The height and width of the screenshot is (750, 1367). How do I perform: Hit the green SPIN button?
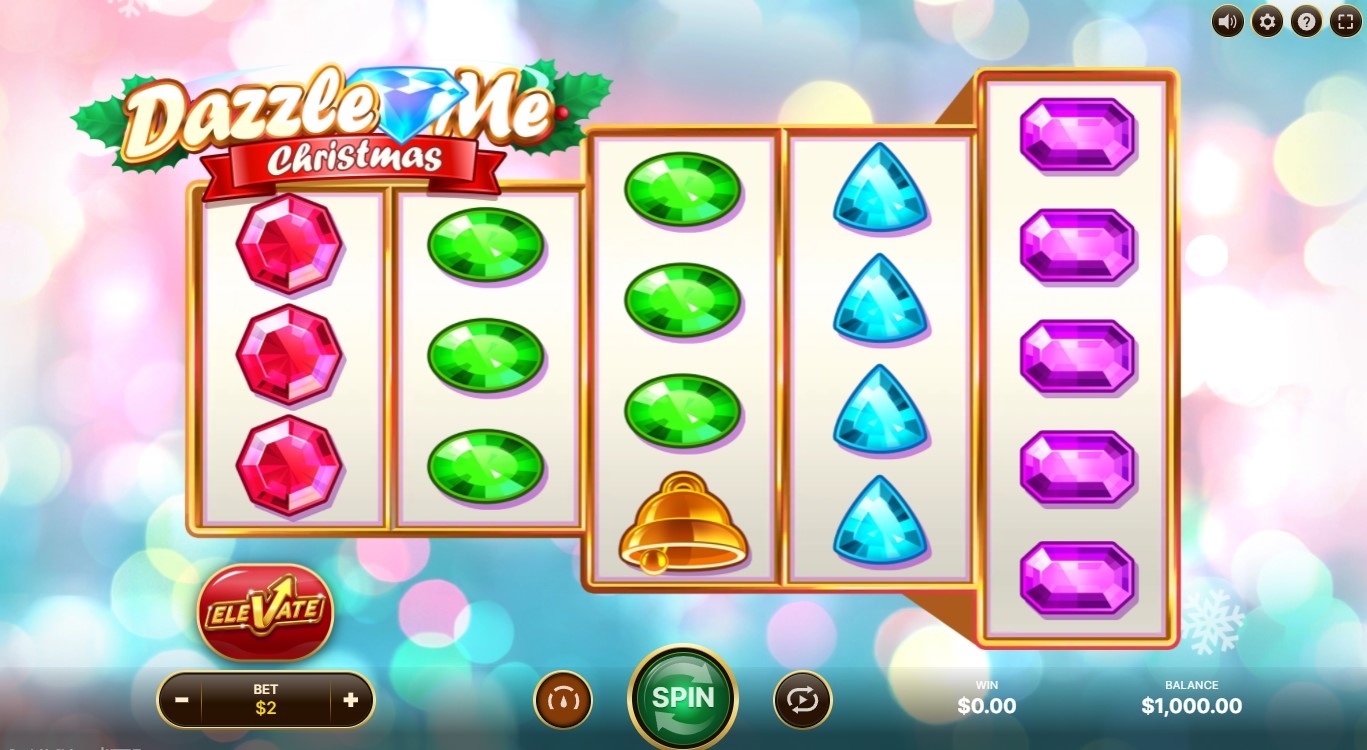coord(683,698)
